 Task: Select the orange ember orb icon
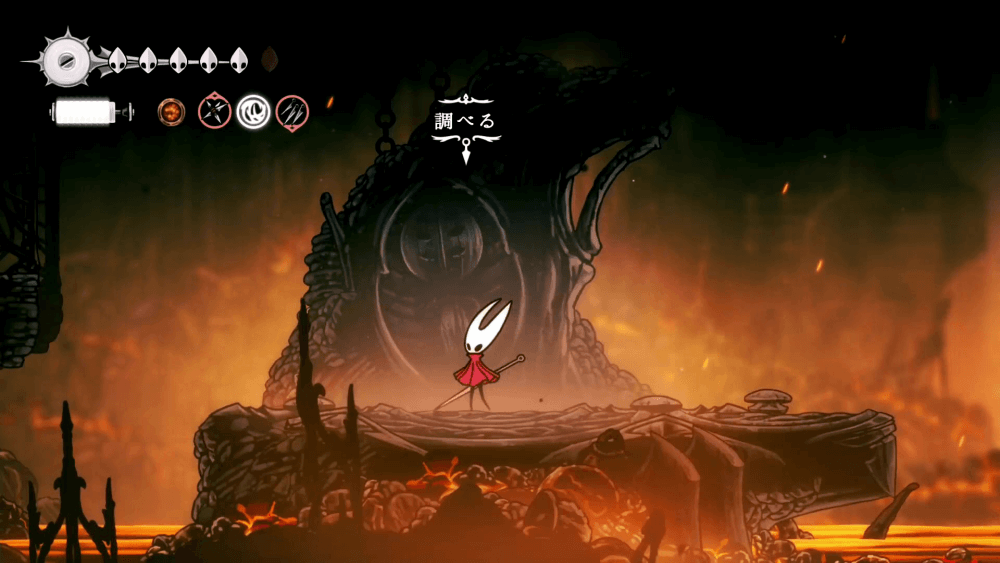click(x=171, y=111)
